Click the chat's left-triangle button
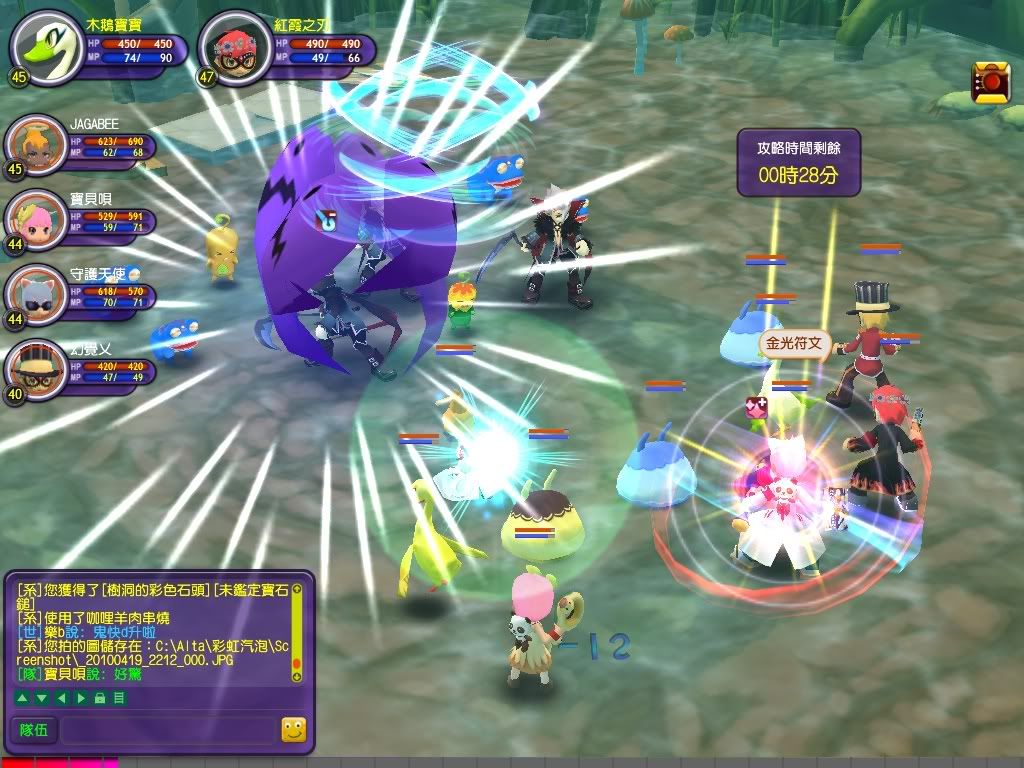1024x768 pixels. coord(61,697)
